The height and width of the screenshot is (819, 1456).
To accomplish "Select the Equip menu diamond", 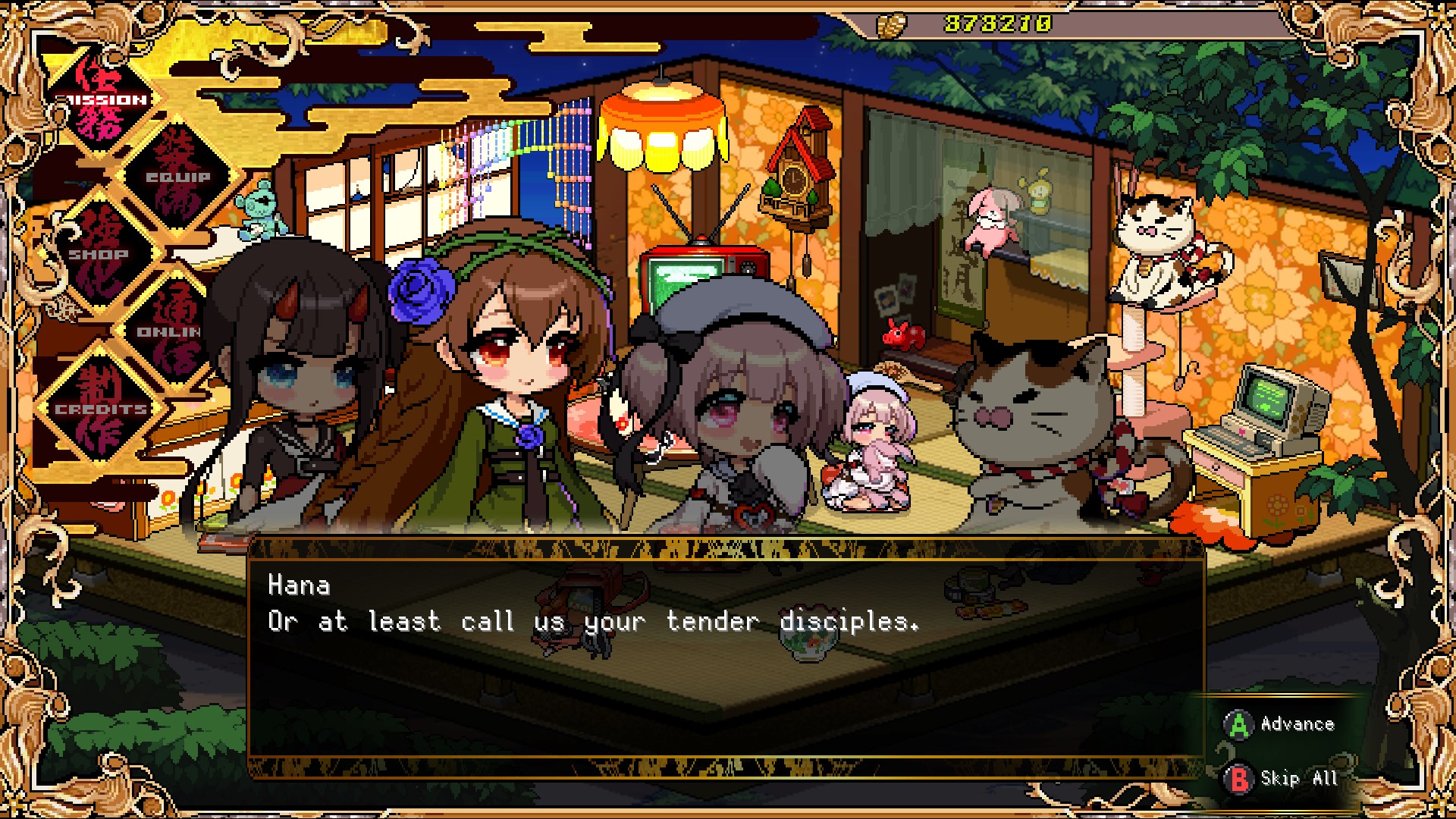I will 179,177.
